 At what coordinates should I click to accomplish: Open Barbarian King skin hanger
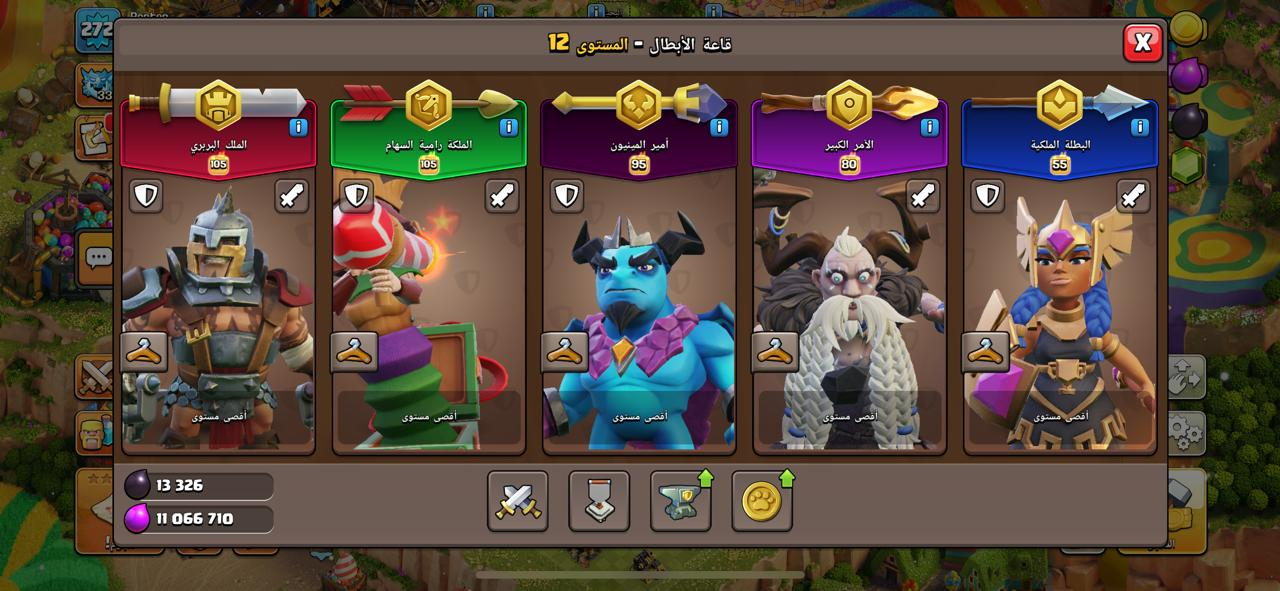(x=145, y=352)
